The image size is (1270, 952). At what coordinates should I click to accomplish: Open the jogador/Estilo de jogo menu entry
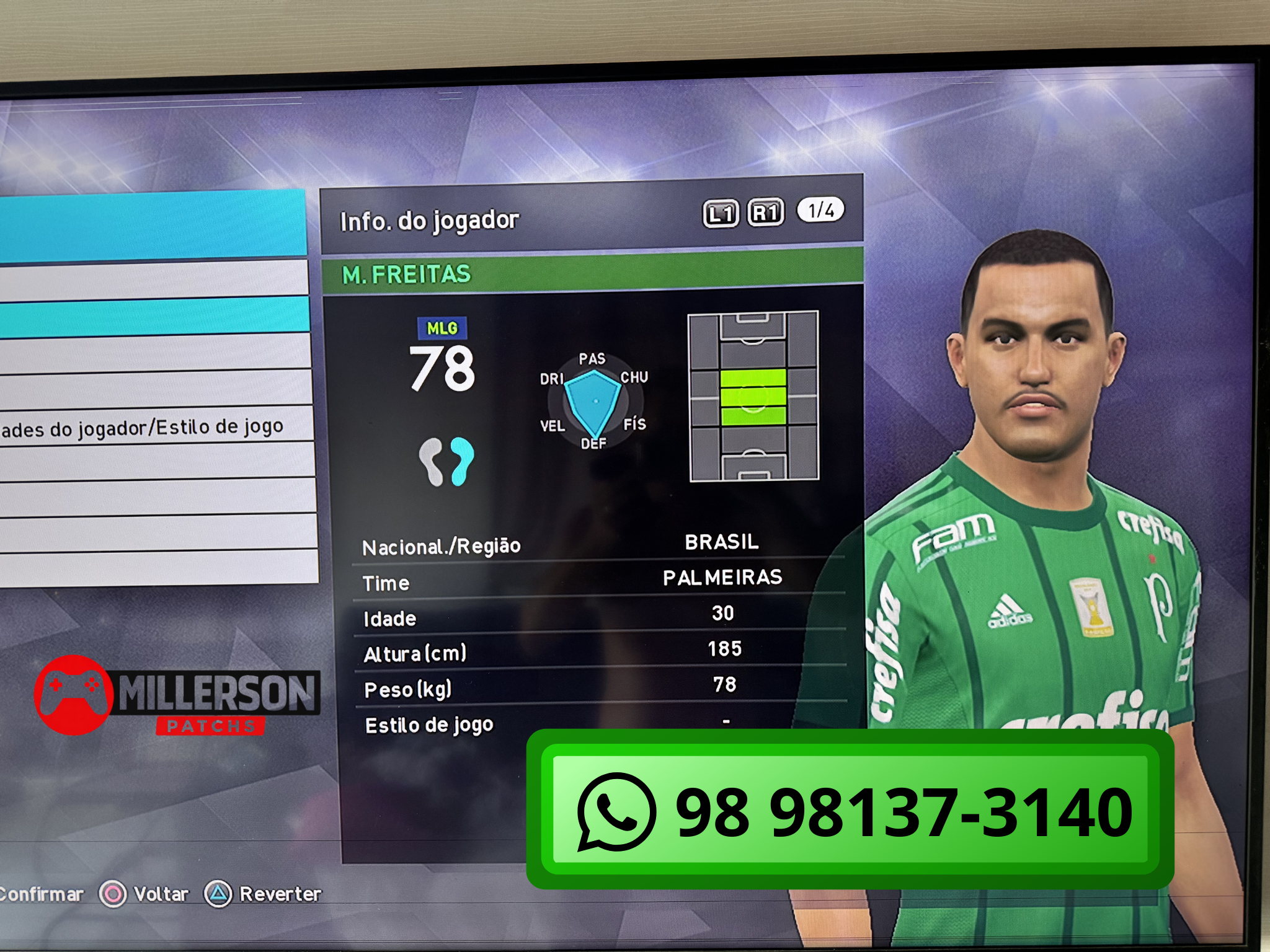click(149, 427)
